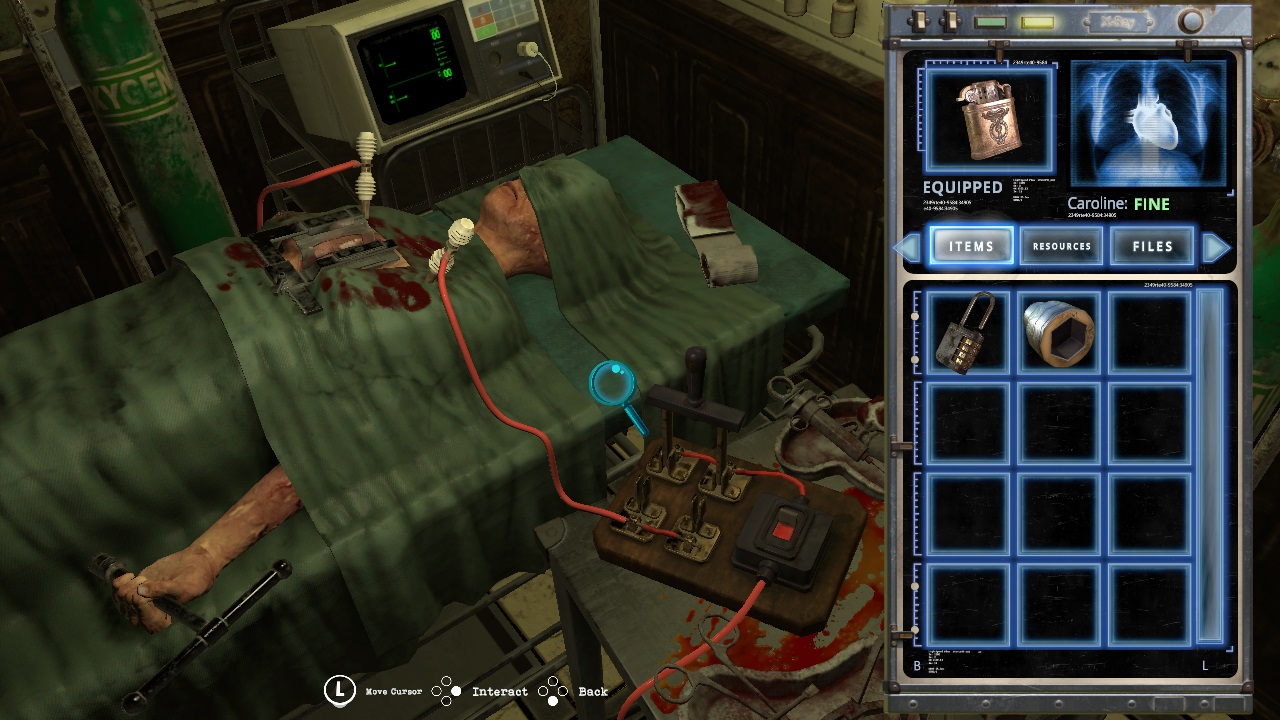Screen dimensions: 1280x720
Task: Click the combination padlock item
Action: [x=966, y=332]
